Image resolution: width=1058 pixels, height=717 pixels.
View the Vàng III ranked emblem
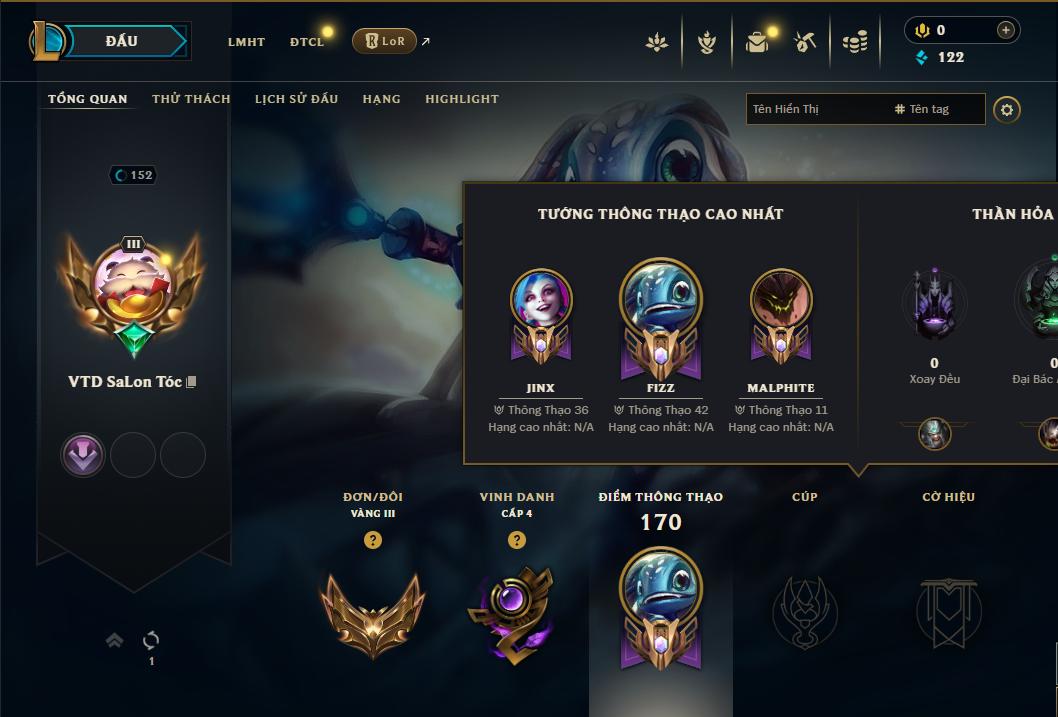click(x=373, y=612)
